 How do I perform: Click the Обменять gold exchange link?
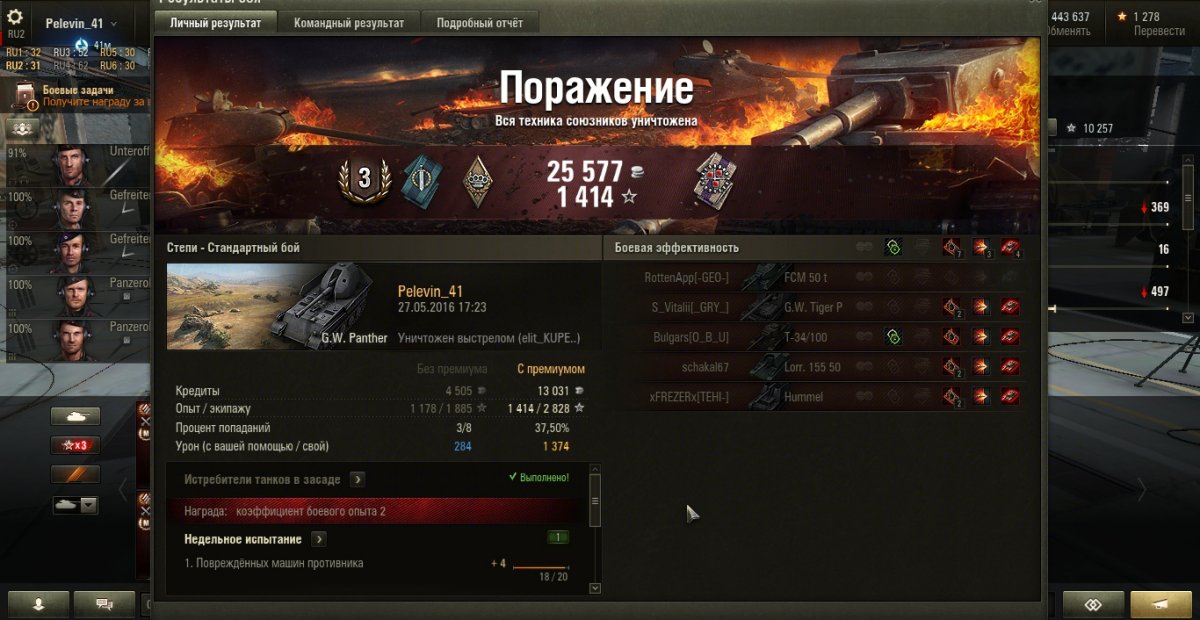click(x=1067, y=31)
